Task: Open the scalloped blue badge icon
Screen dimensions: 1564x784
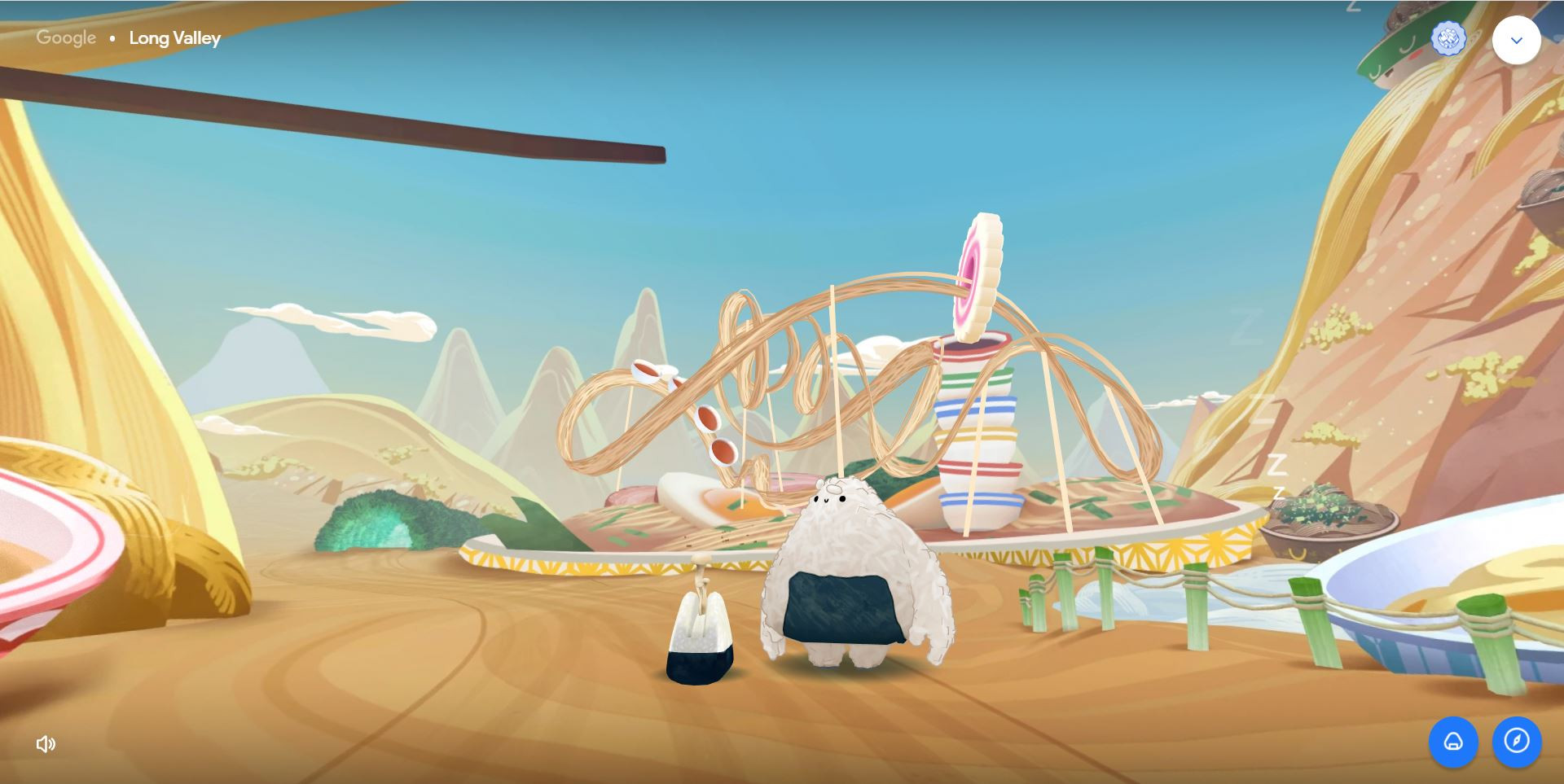Action: pos(1448,38)
